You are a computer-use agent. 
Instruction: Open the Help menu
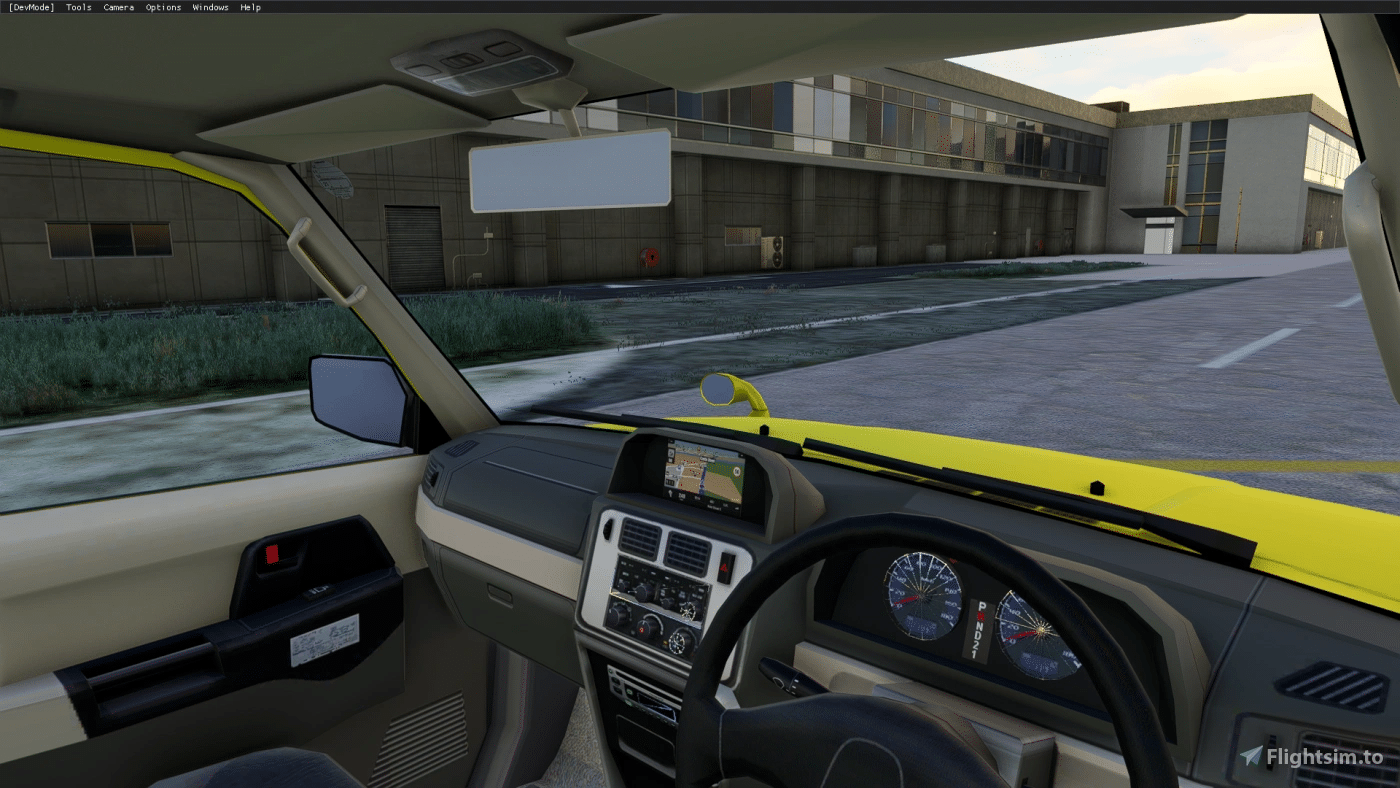click(250, 7)
